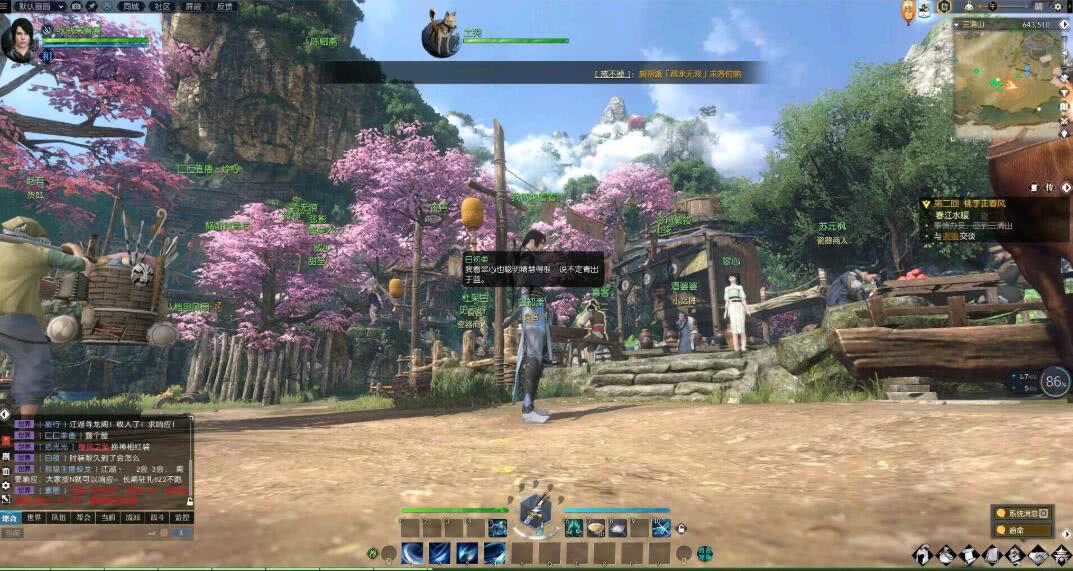Open the 系统消息 notification button

click(x=1022, y=513)
